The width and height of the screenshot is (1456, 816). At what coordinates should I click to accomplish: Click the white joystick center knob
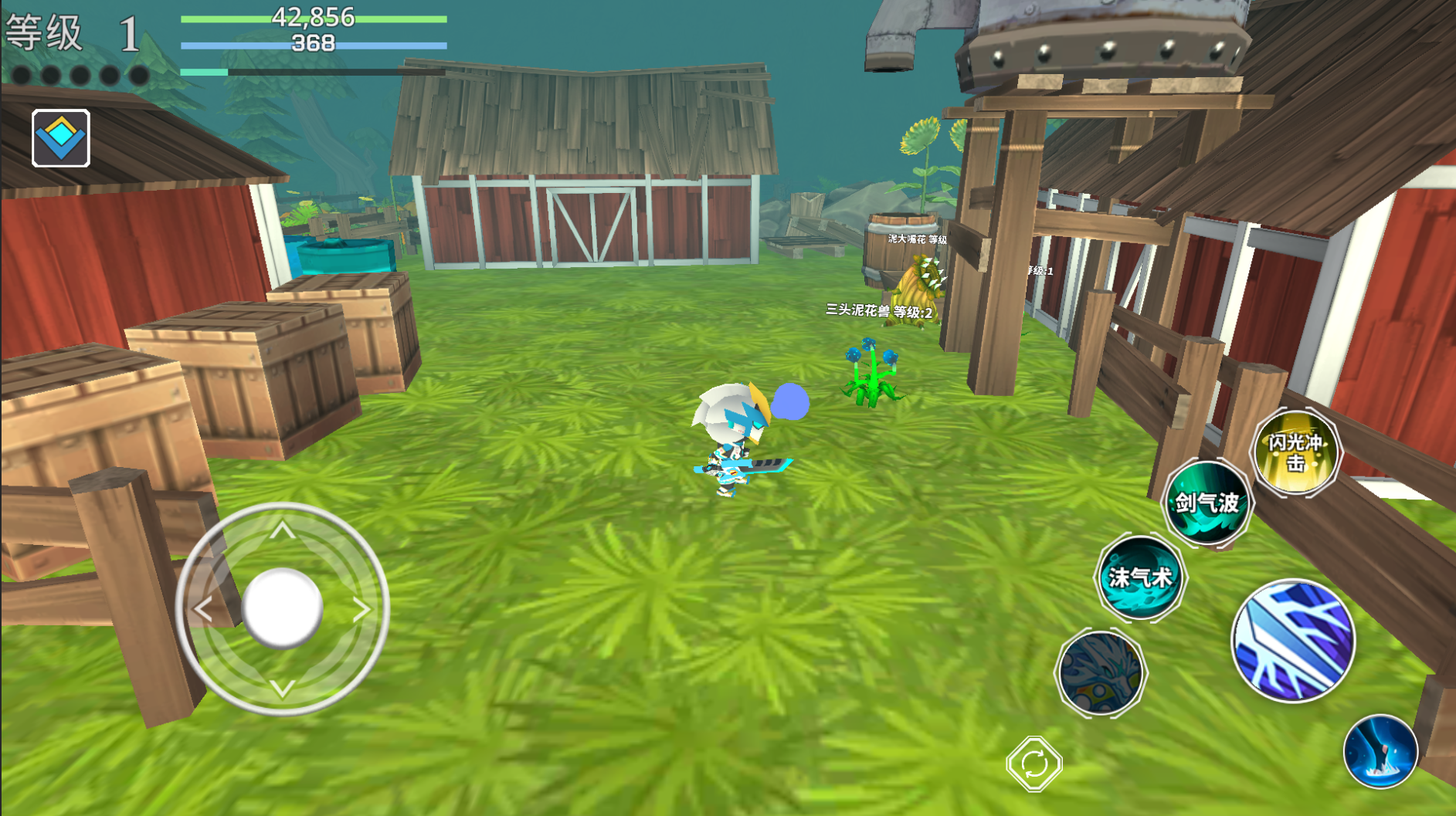tap(283, 608)
